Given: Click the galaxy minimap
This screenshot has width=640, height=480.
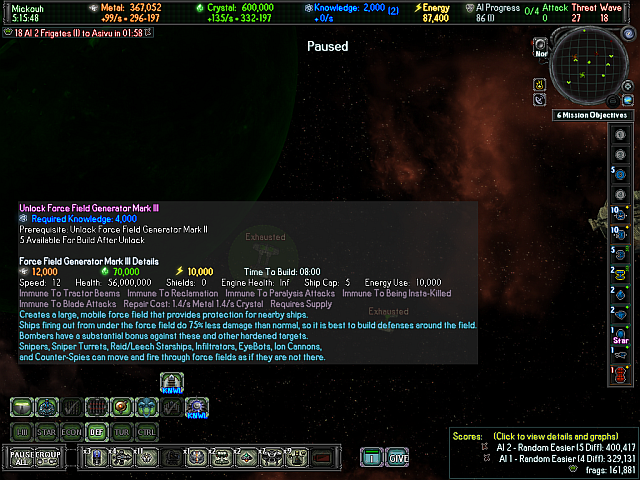Looking at the screenshot, I should click(595, 67).
